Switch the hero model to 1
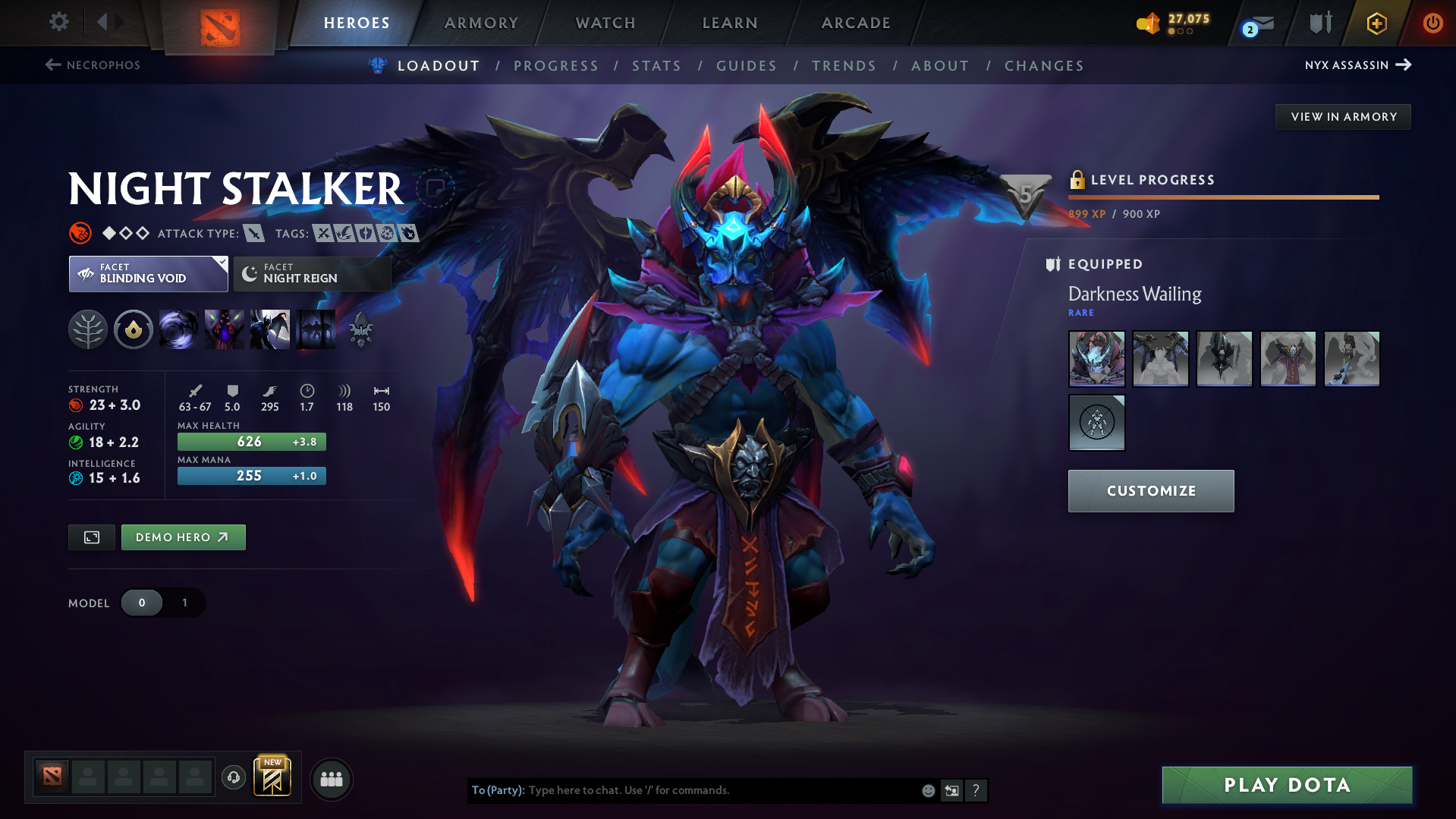 [184, 603]
